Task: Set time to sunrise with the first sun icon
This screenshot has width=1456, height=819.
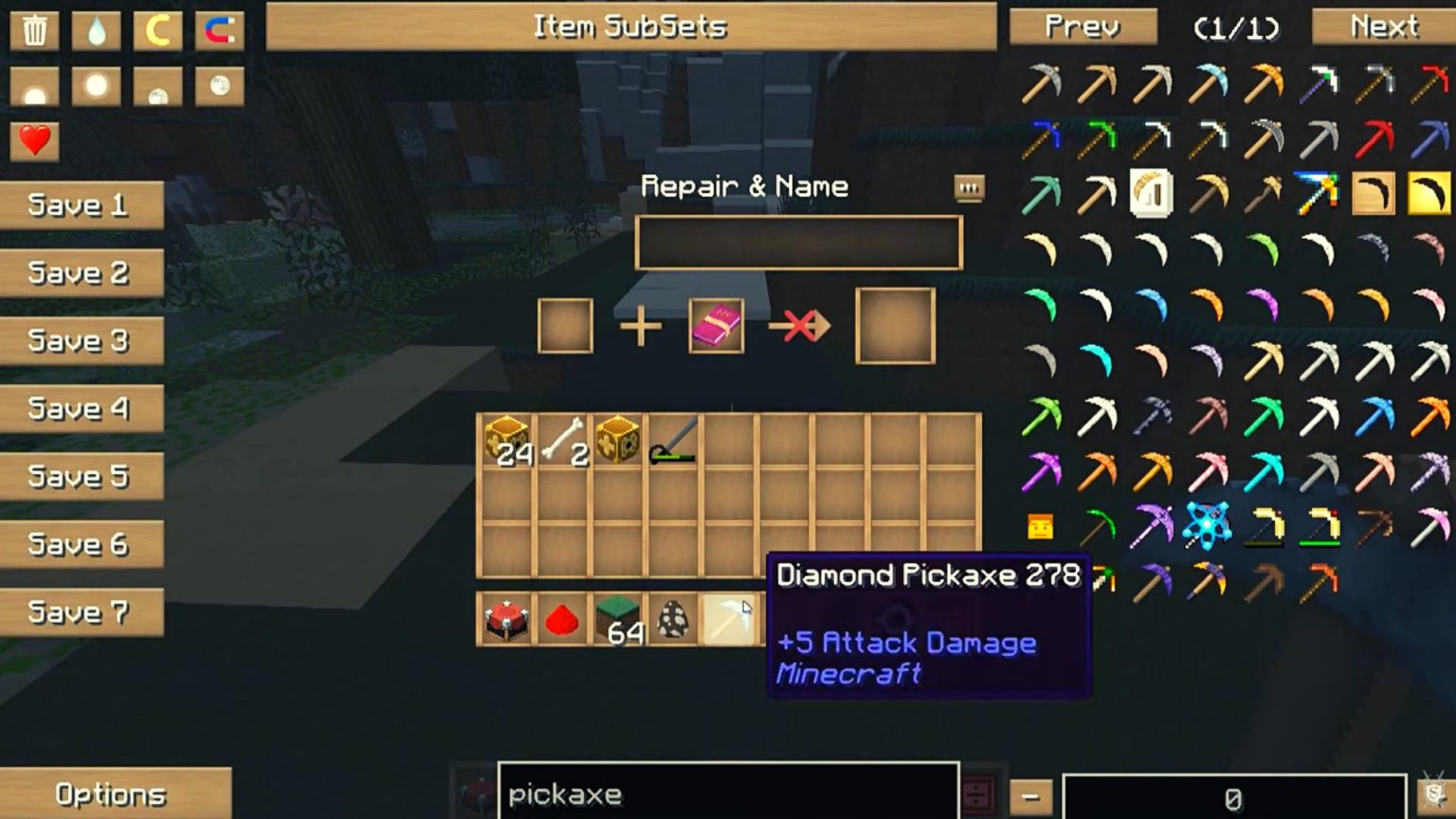Action: pos(35,85)
